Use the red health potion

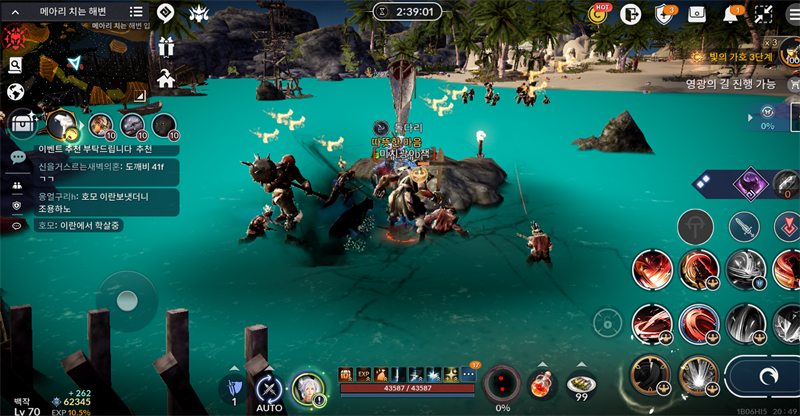coord(541,384)
